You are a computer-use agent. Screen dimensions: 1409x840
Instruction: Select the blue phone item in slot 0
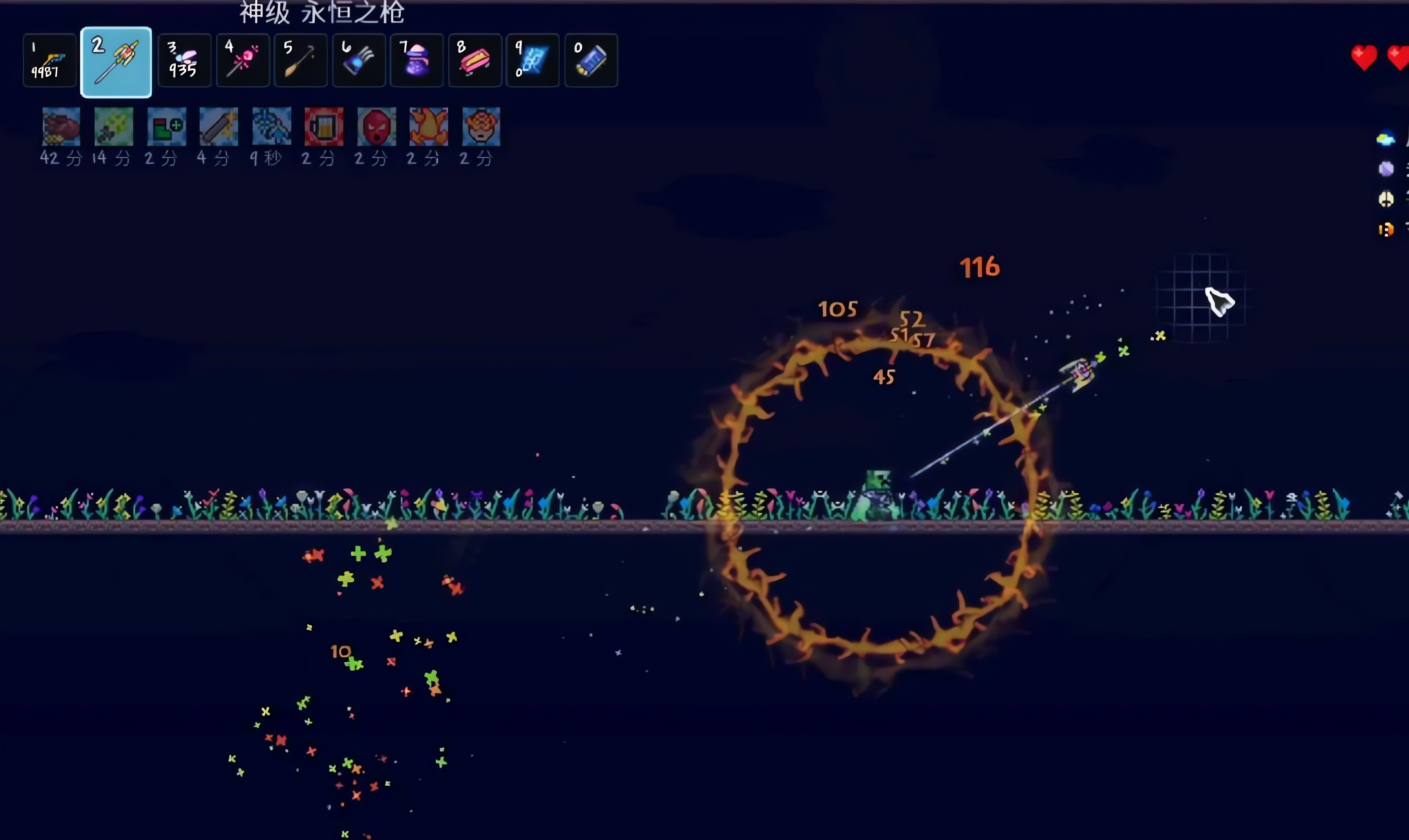[x=590, y=61]
